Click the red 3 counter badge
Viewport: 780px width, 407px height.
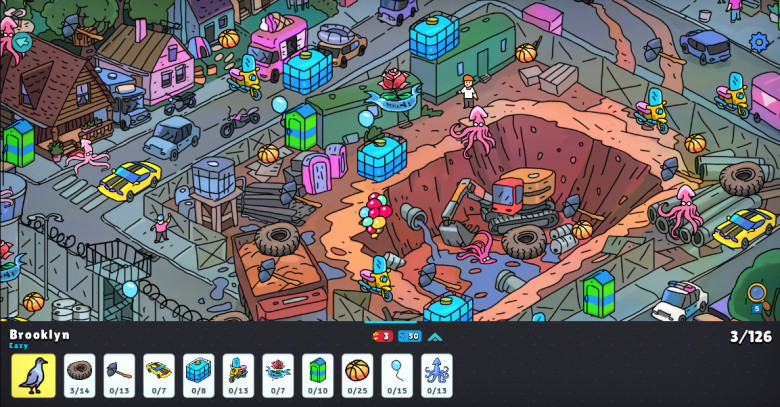click(x=382, y=337)
